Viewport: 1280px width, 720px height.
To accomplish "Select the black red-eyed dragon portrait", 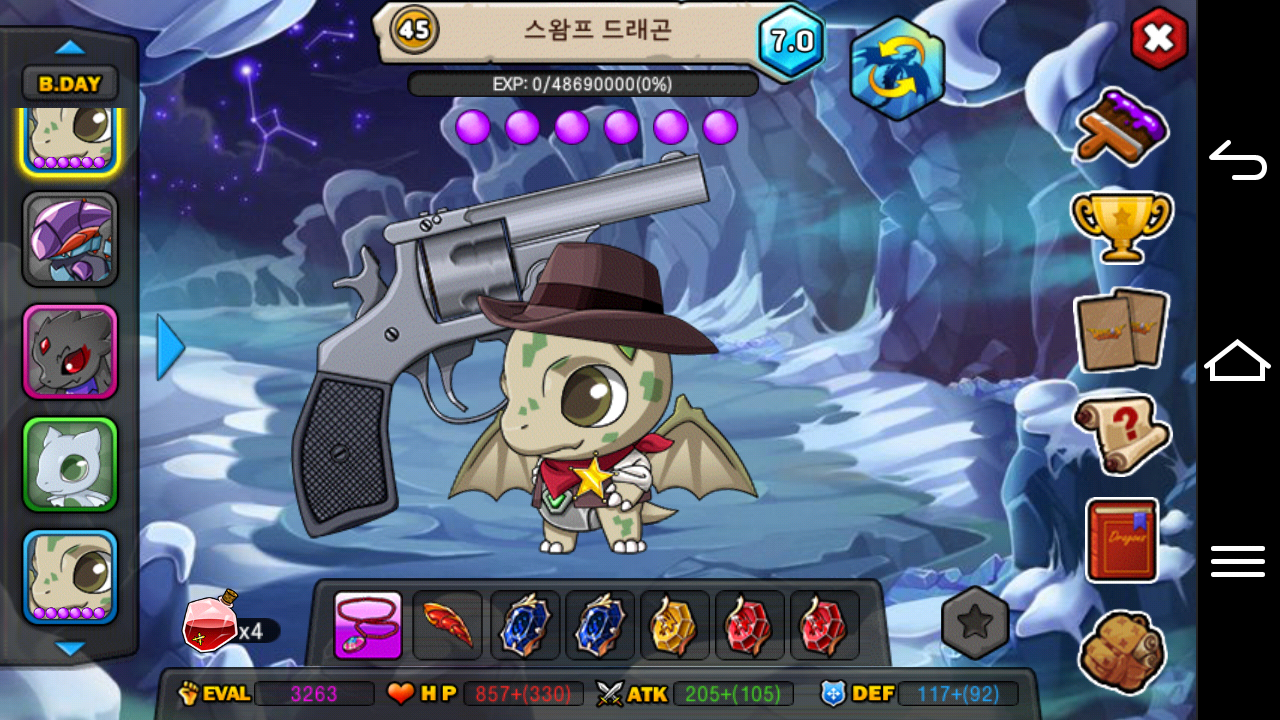I will (70, 352).
